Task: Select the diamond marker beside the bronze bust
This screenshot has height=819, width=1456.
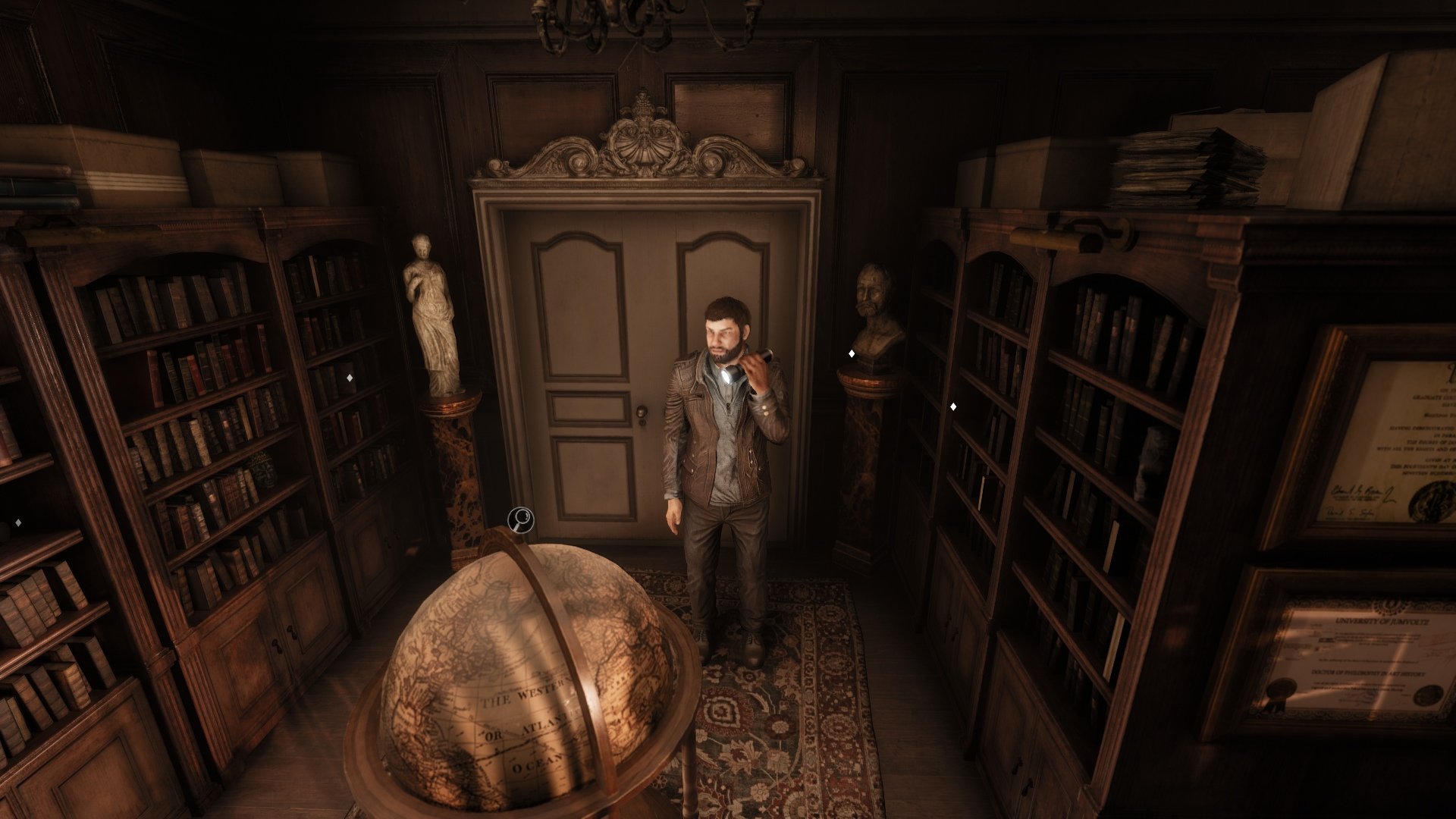Action: 852,353
